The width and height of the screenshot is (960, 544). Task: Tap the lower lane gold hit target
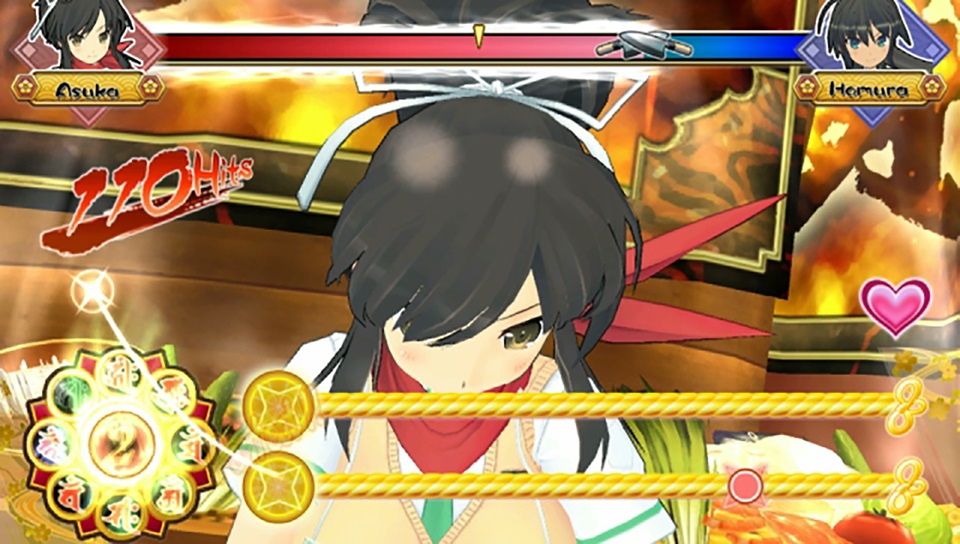[279, 486]
